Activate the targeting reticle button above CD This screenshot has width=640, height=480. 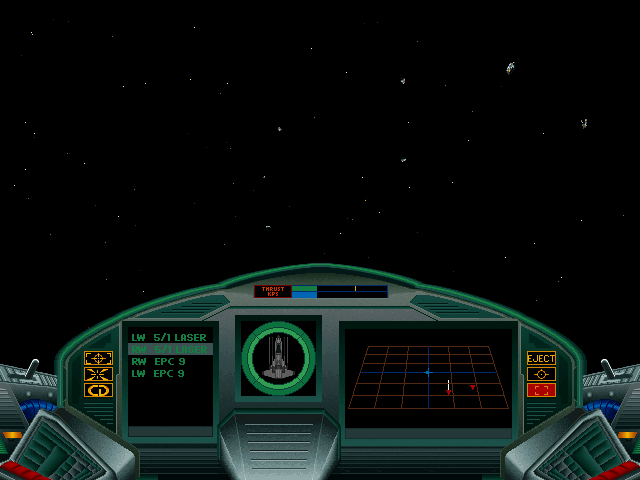[x=98, y=358]
